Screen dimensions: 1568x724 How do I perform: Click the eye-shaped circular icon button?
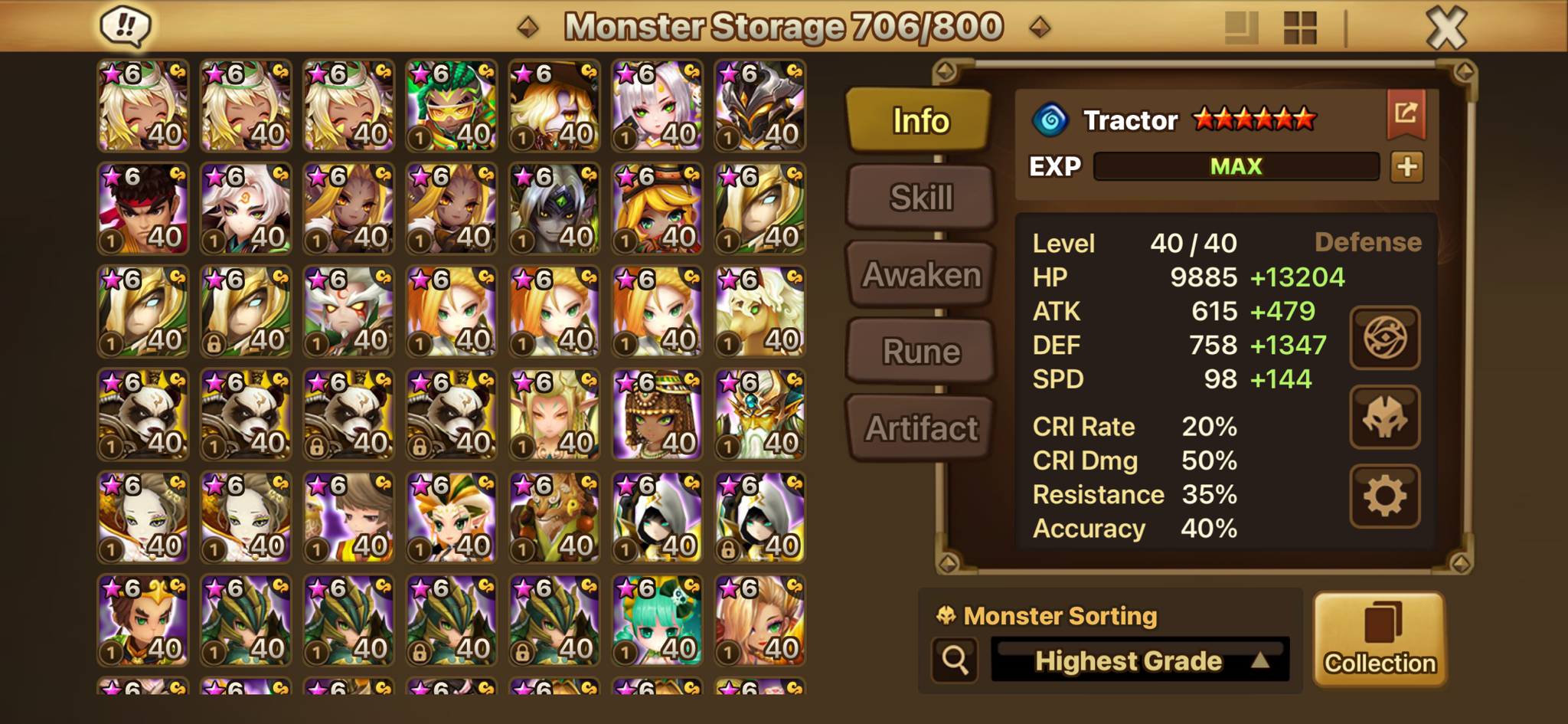pos(1384,338)
